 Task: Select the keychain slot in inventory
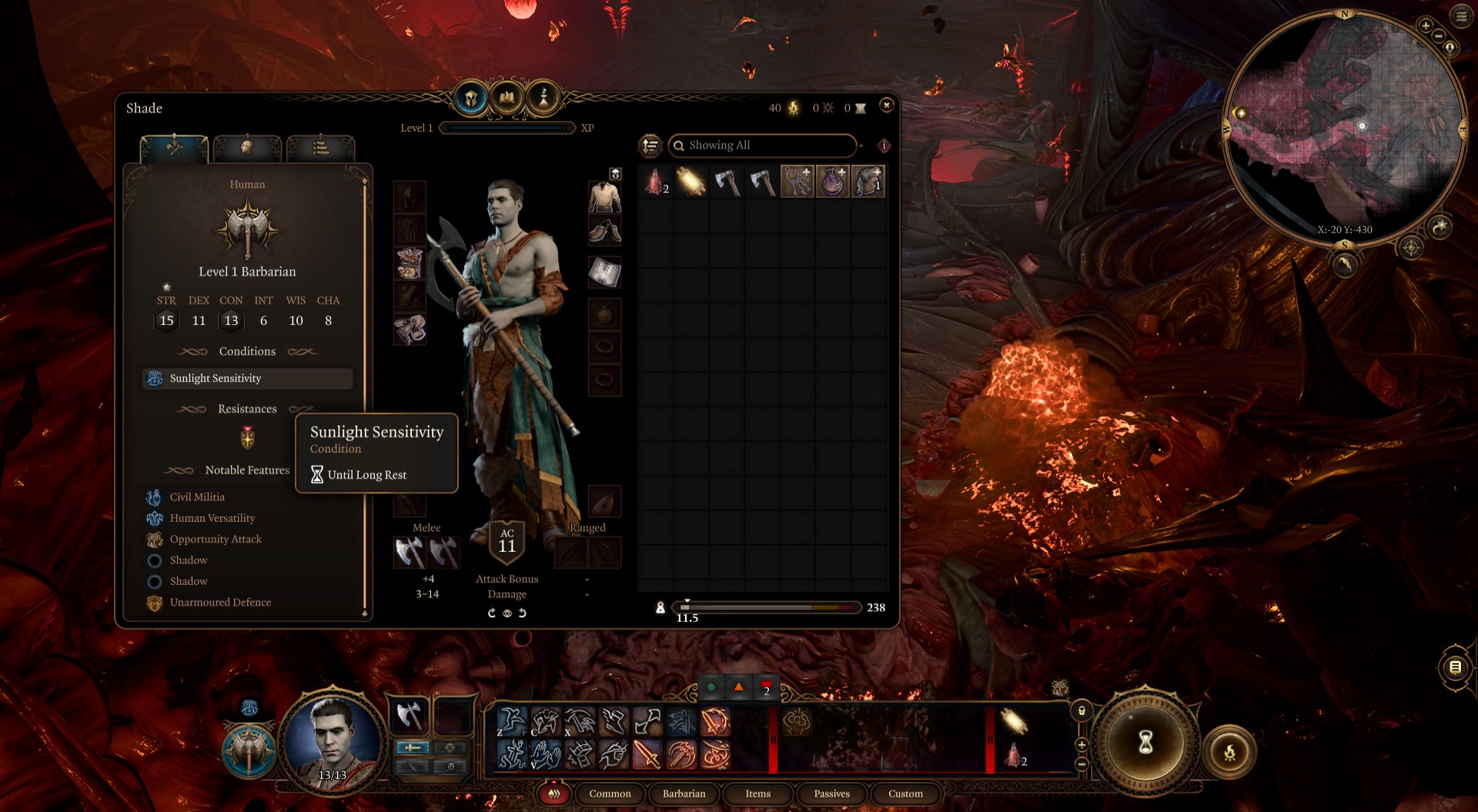797,182
